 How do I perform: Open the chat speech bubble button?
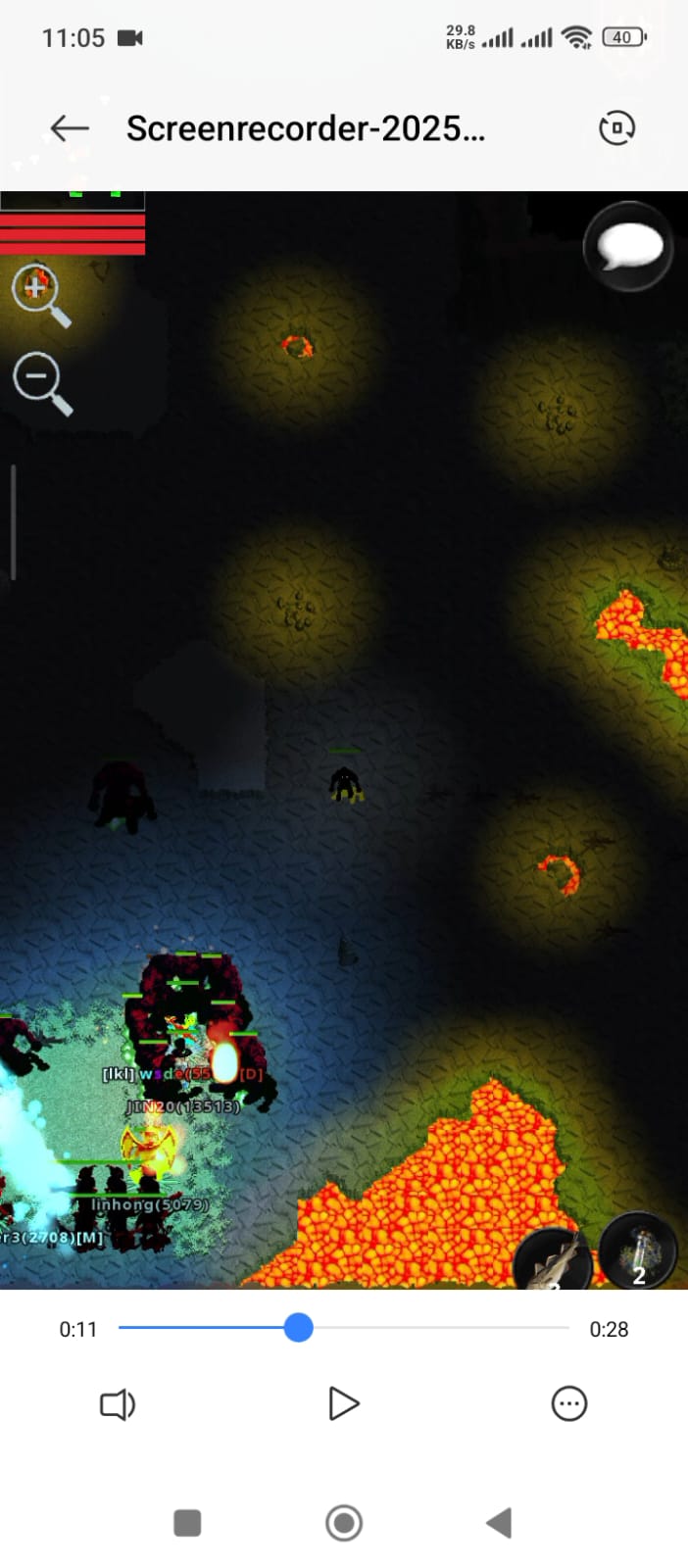point(628,247)
